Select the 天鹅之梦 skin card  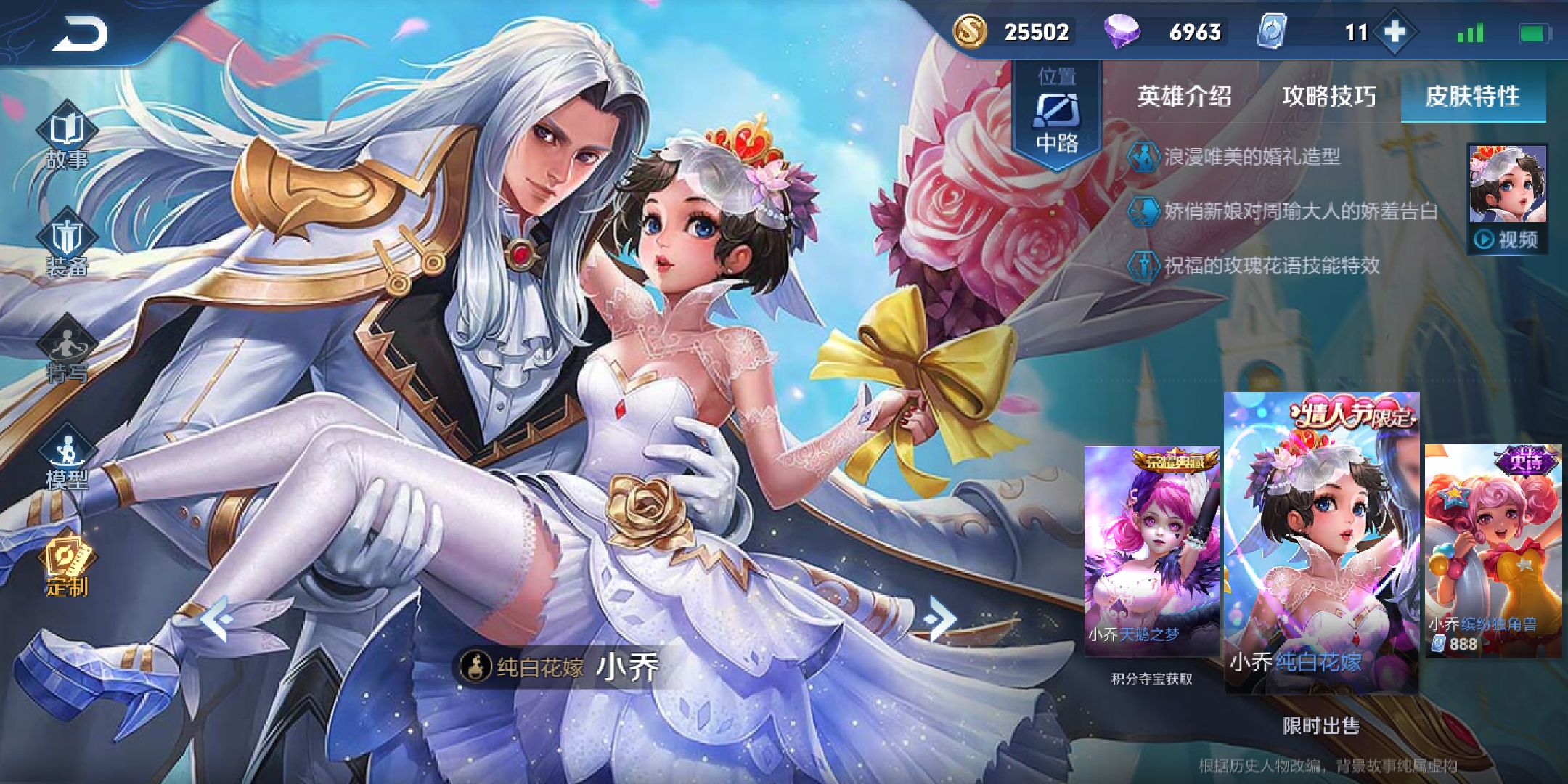click(x=1151, y=550)
